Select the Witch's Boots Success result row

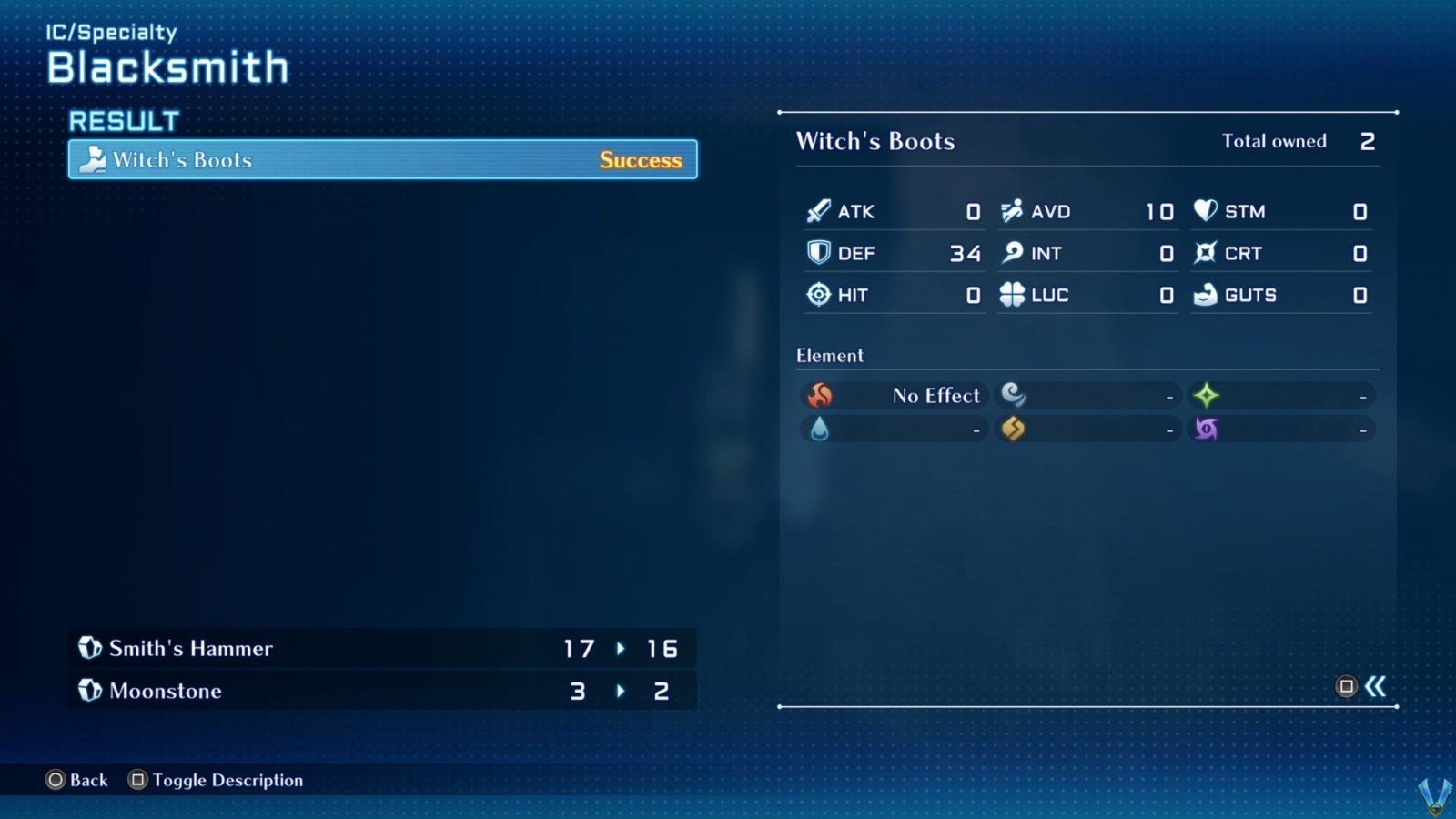[382, 160]
